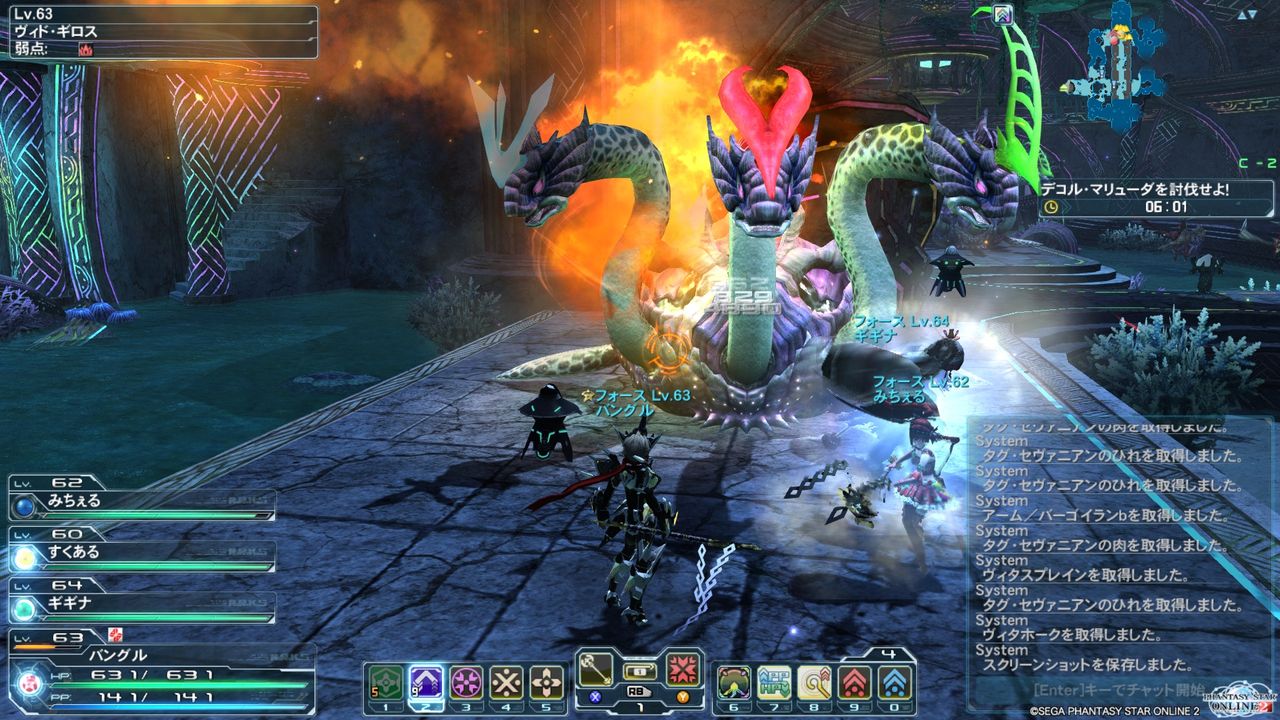Use the purple inward-arrows technique in slot 3
This screenshot has width=1280, height=720.
pos(466,682)
